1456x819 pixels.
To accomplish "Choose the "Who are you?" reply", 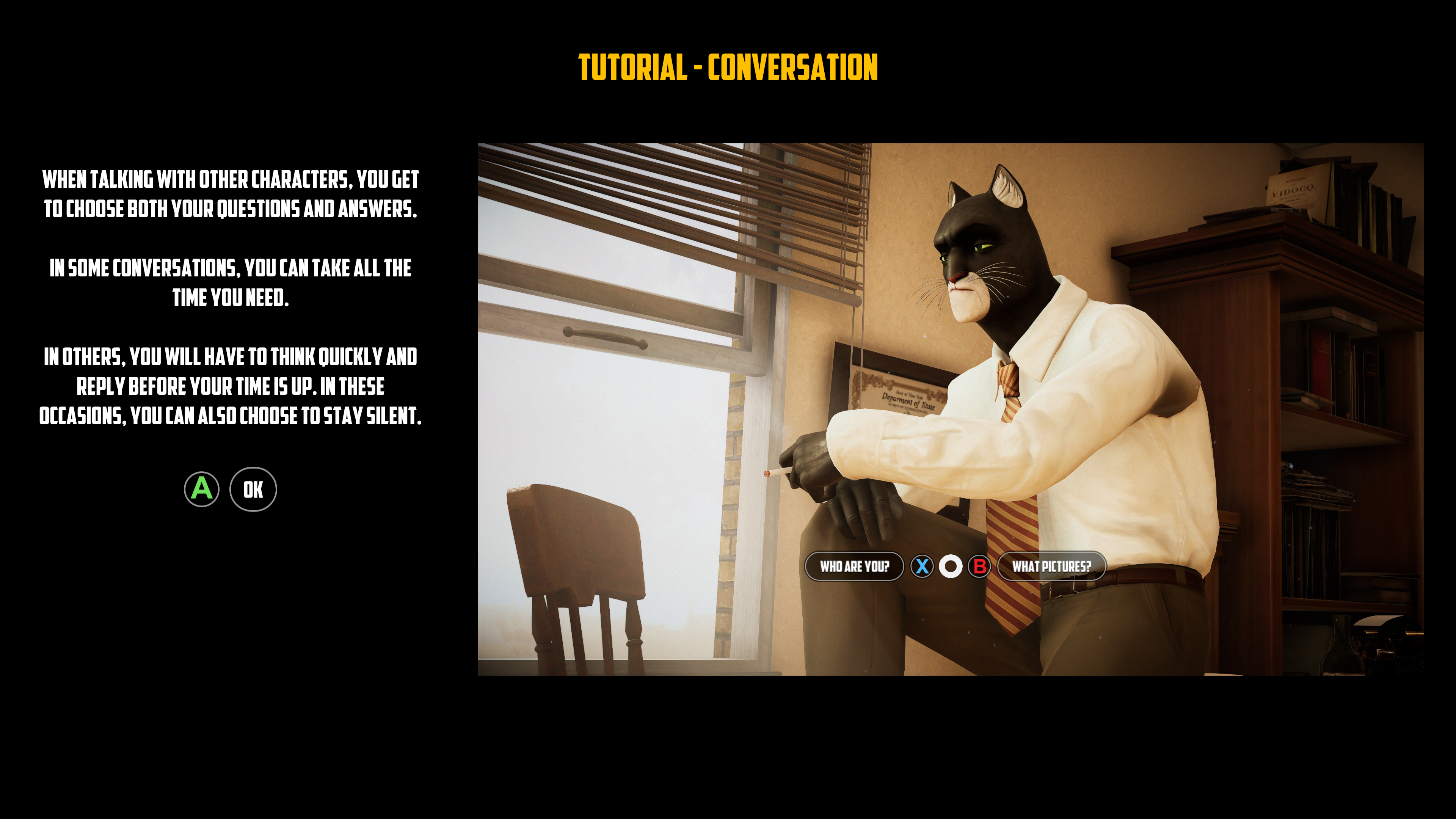I will click(854, 566).
